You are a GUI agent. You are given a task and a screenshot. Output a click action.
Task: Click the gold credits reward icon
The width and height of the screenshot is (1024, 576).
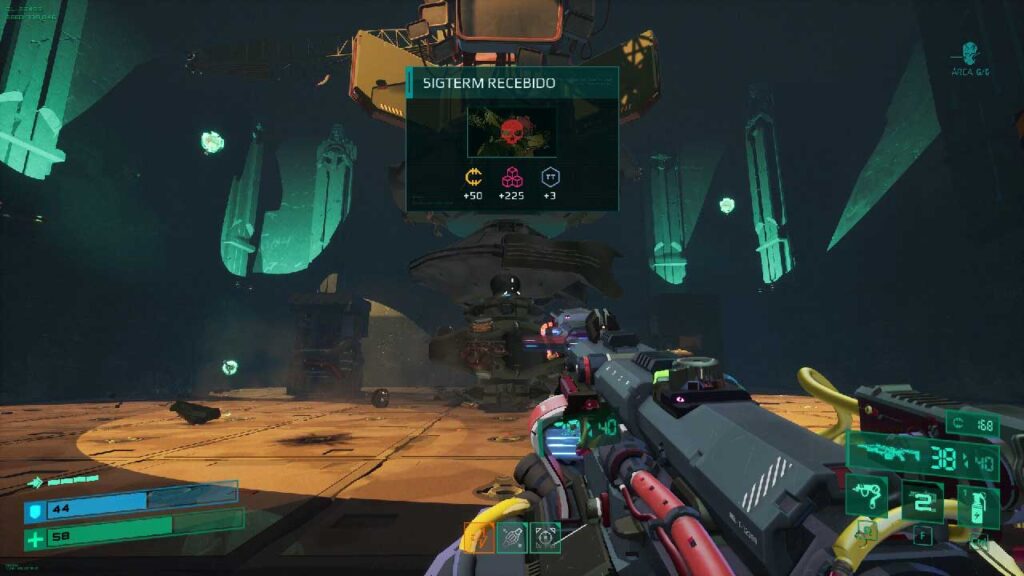point(473,178)
